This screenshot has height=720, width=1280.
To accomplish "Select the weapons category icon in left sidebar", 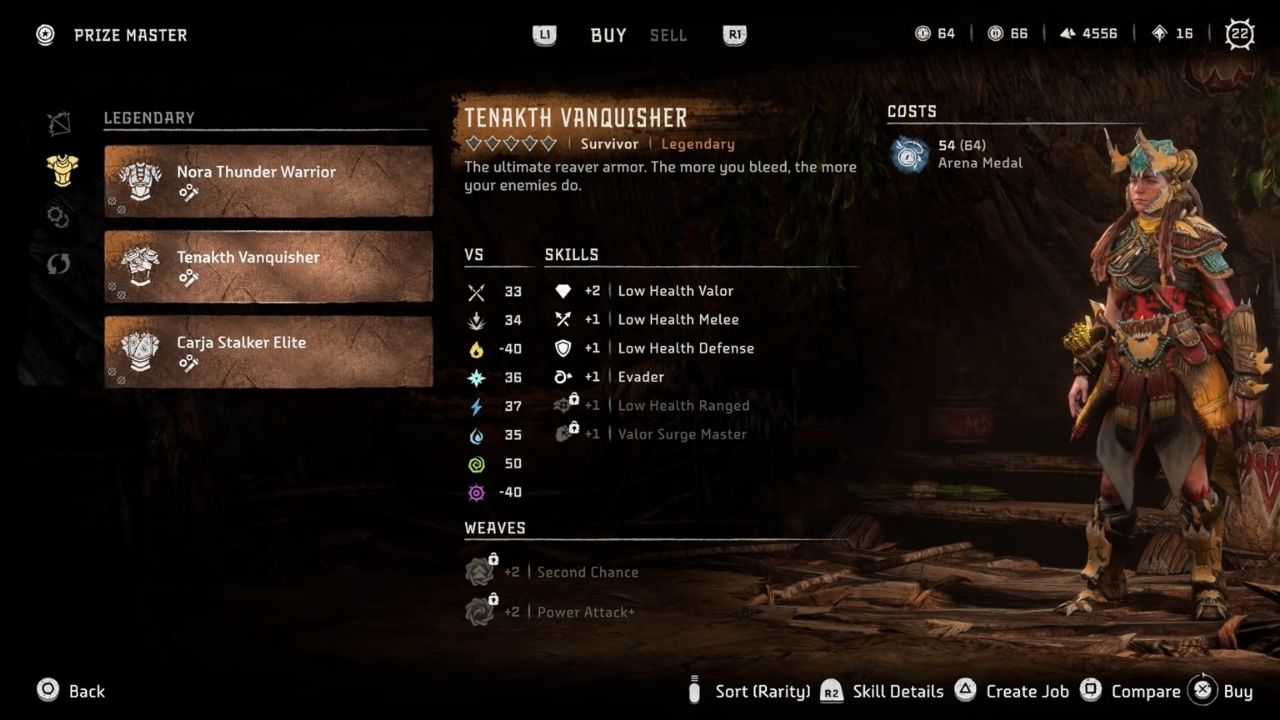I will coord(62,122).
